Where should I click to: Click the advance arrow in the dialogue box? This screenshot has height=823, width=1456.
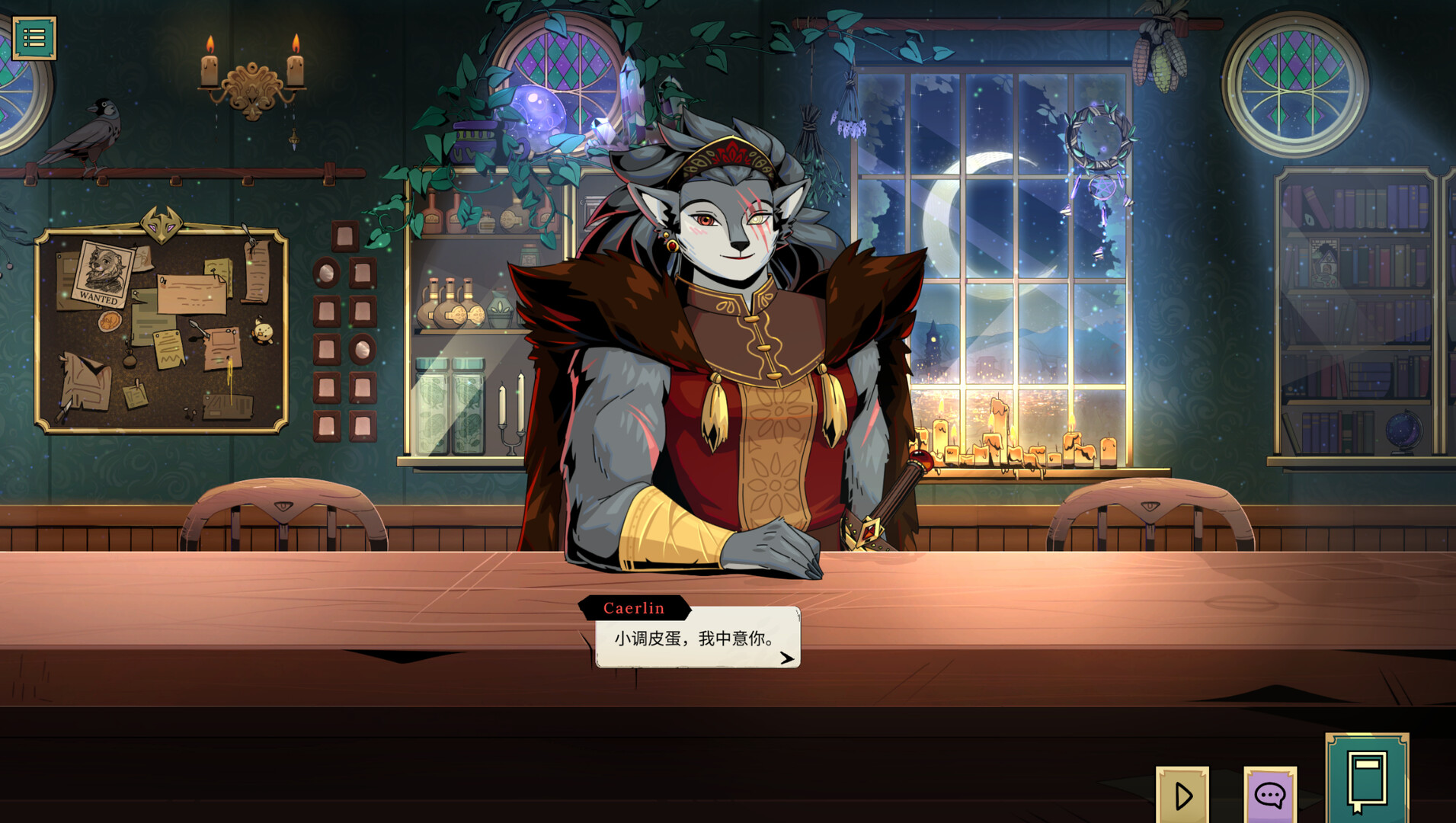[789, 659]
